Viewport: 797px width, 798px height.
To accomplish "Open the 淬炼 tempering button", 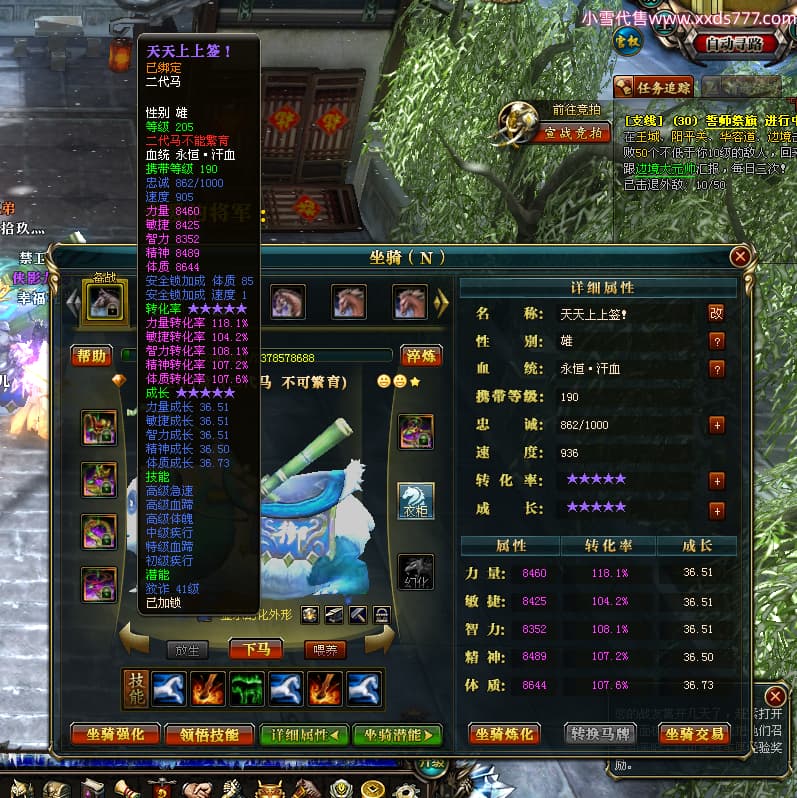I will pos(420,356).
